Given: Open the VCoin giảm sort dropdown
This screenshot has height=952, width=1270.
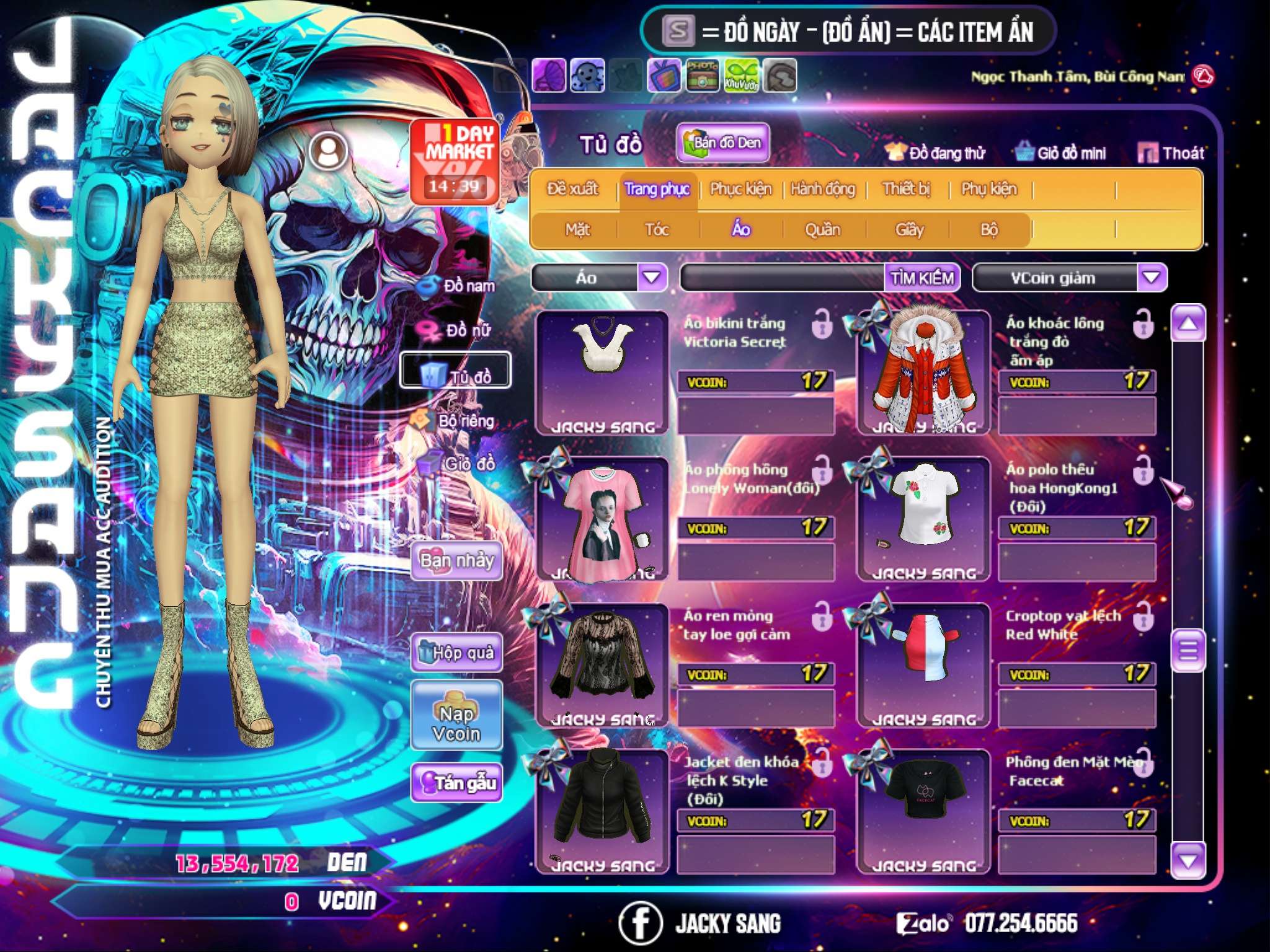Looking at the screenshot, I should point(1152,277).
